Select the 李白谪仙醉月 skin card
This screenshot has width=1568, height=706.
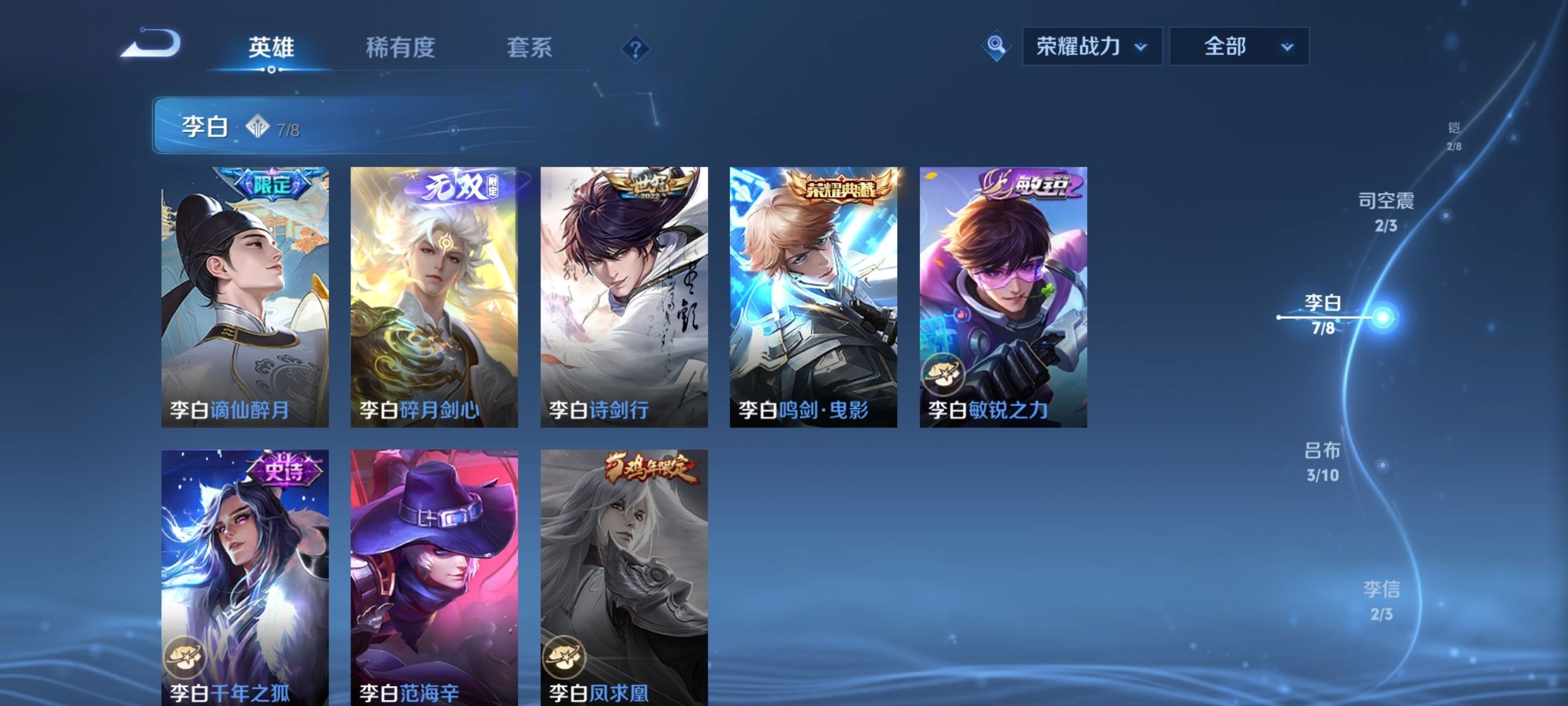point(245,296)
